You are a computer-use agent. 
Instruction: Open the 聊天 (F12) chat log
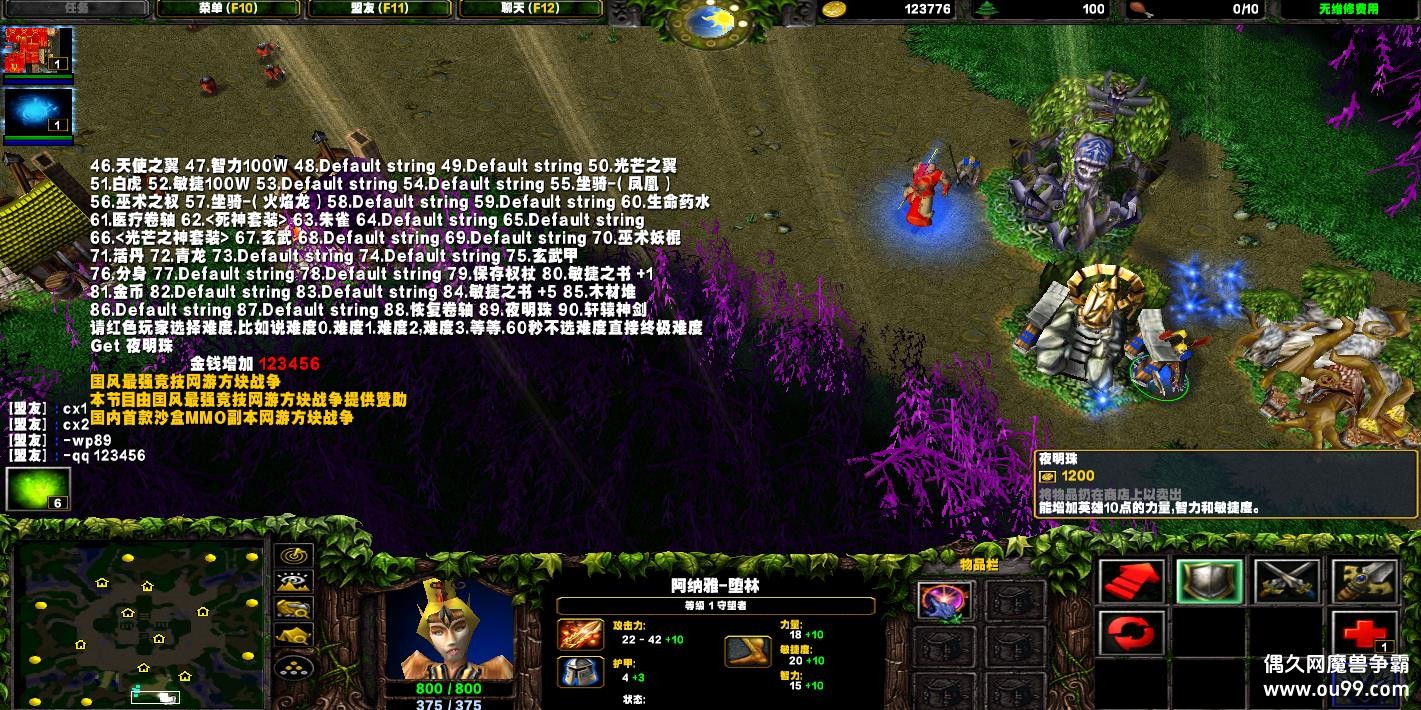tap(530, 9)
